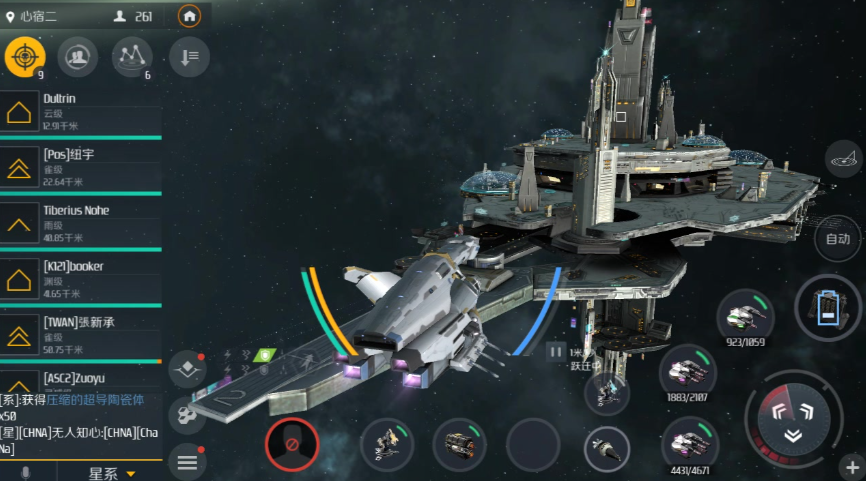Toggle the list sort order button

[x=189, y=57]
